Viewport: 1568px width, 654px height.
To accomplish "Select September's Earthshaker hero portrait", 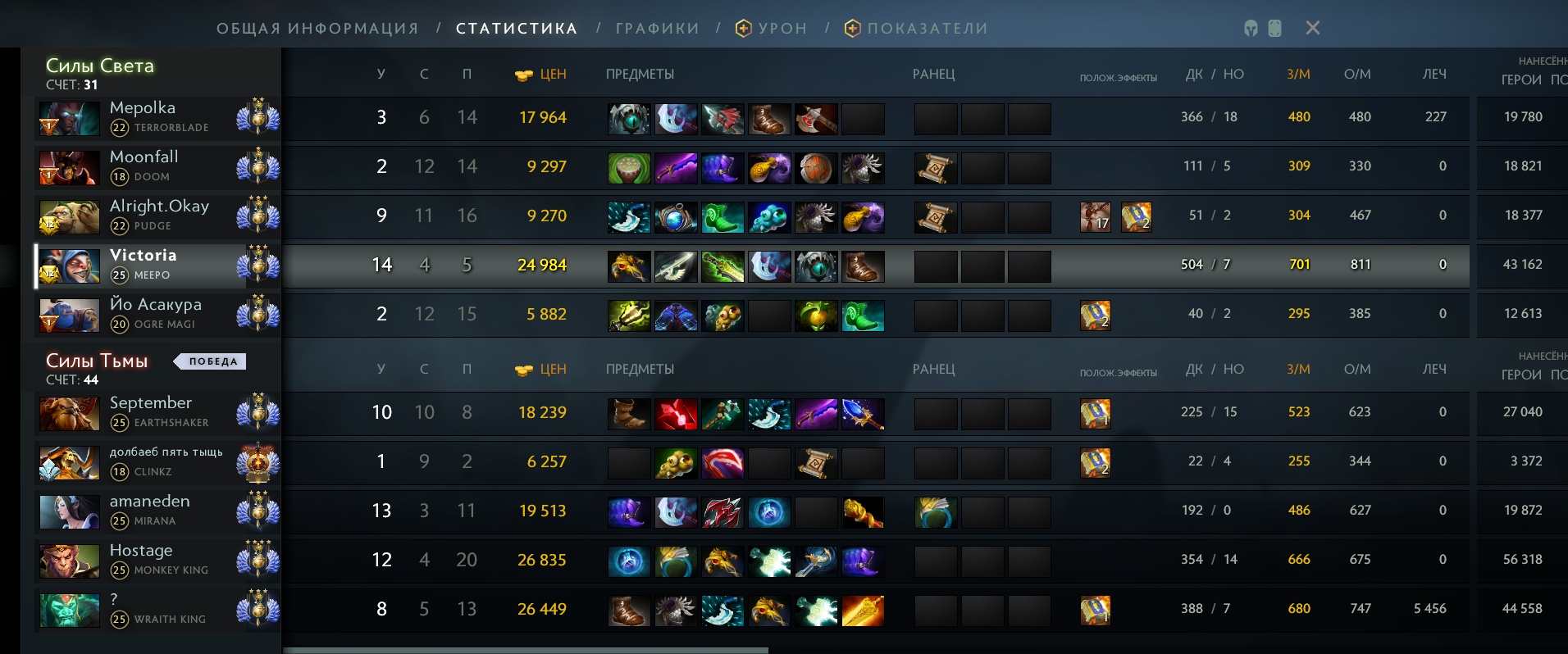I will [68, 412].
